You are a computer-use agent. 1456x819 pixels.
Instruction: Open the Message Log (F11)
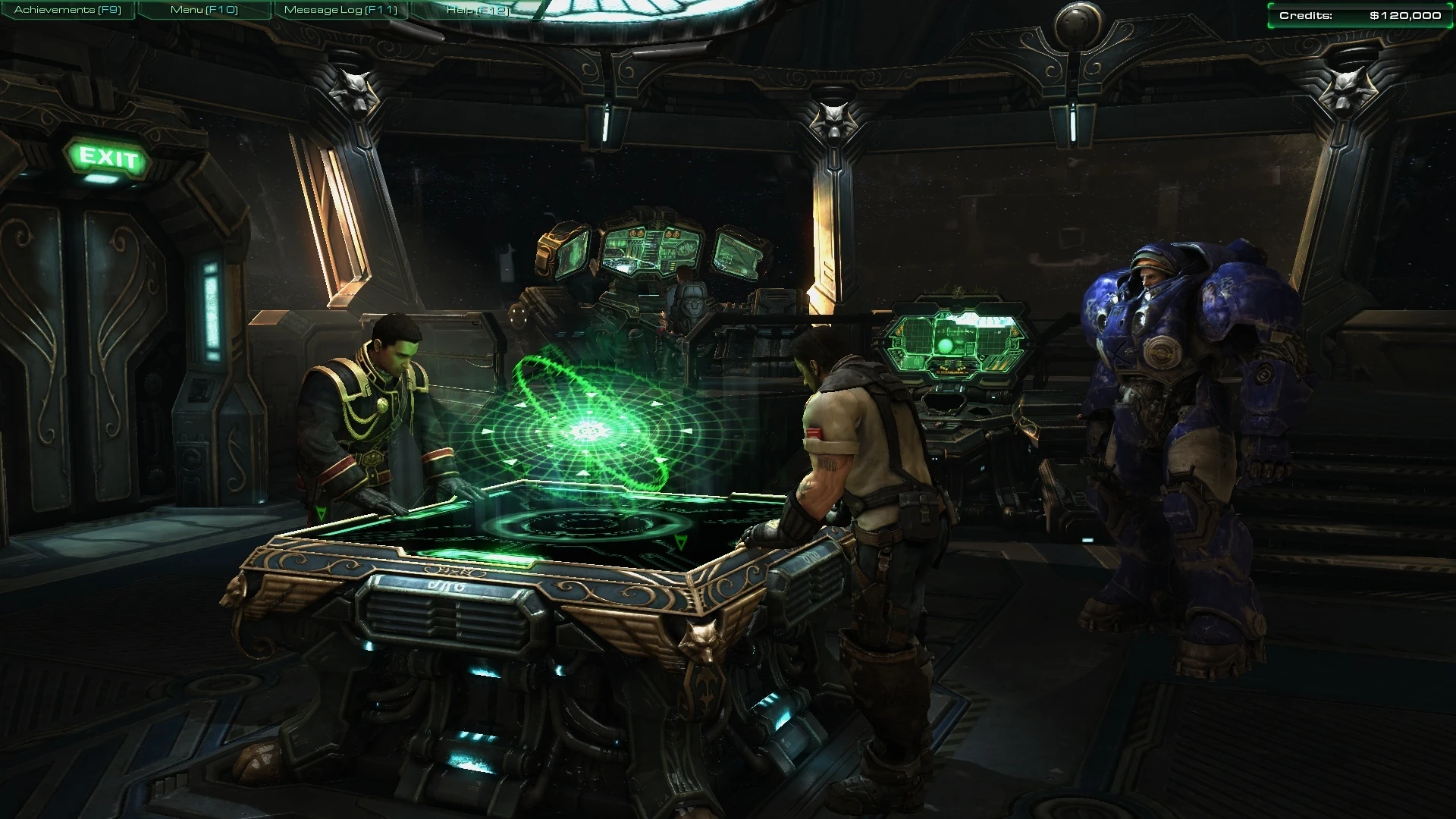(340, 11)
